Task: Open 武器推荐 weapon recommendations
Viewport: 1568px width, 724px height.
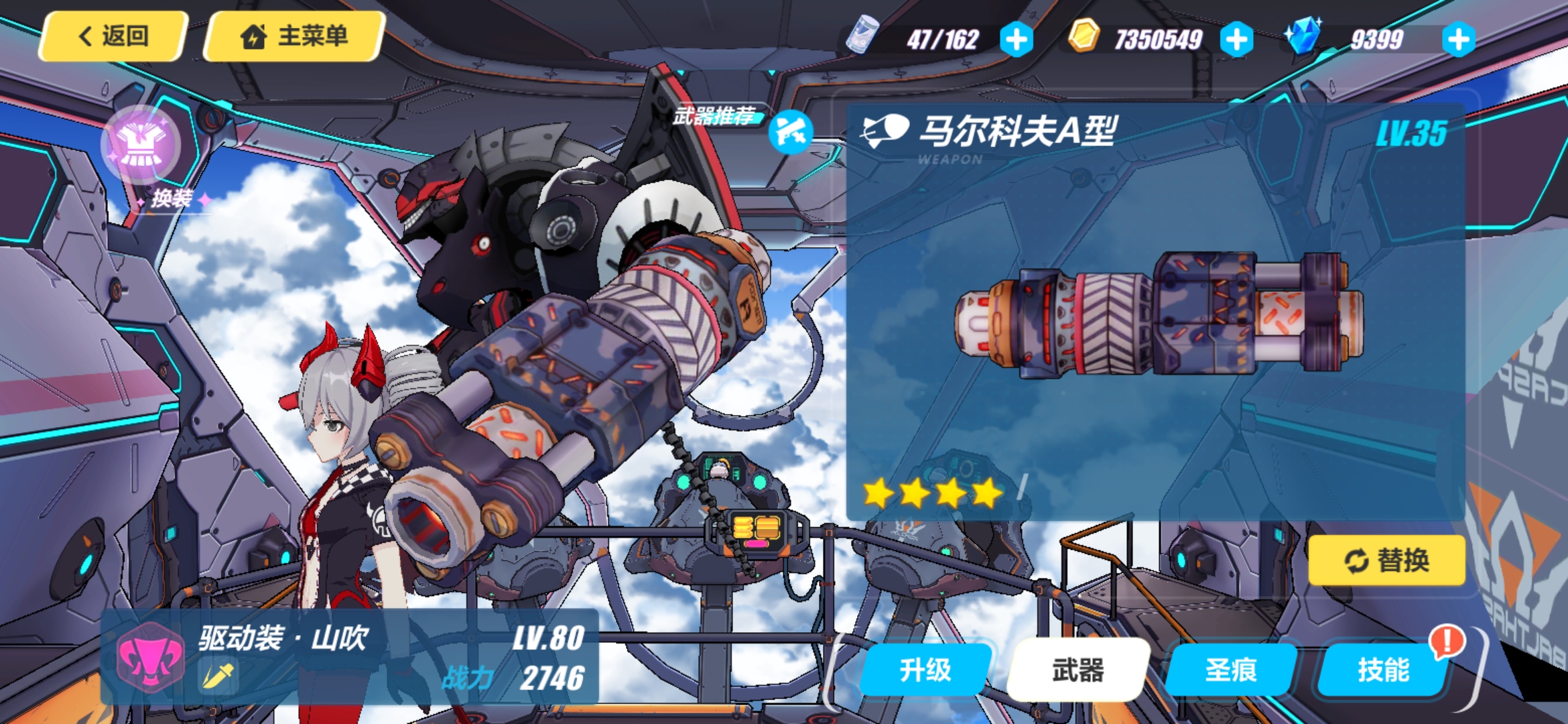Action: pos(790,131)
